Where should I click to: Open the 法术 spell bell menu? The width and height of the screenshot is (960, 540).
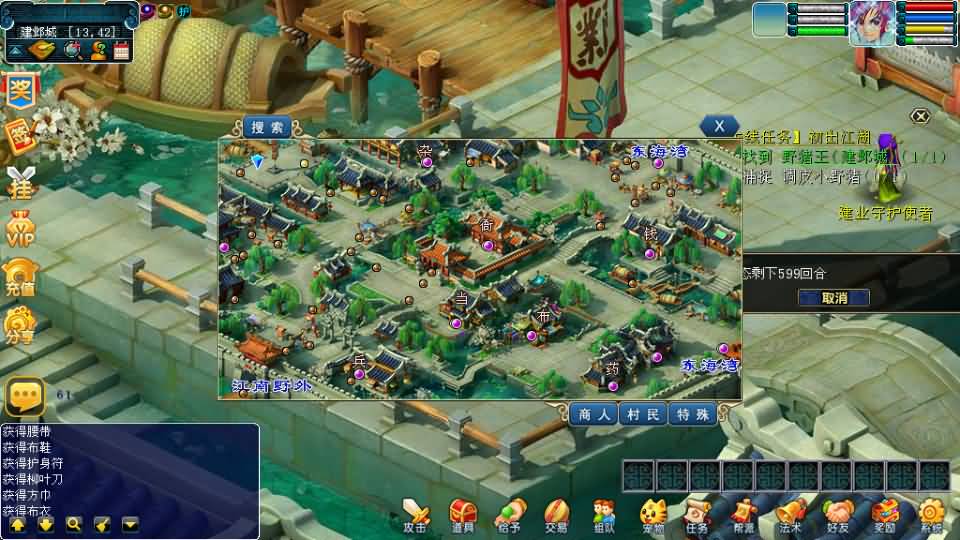coord(790,515)
